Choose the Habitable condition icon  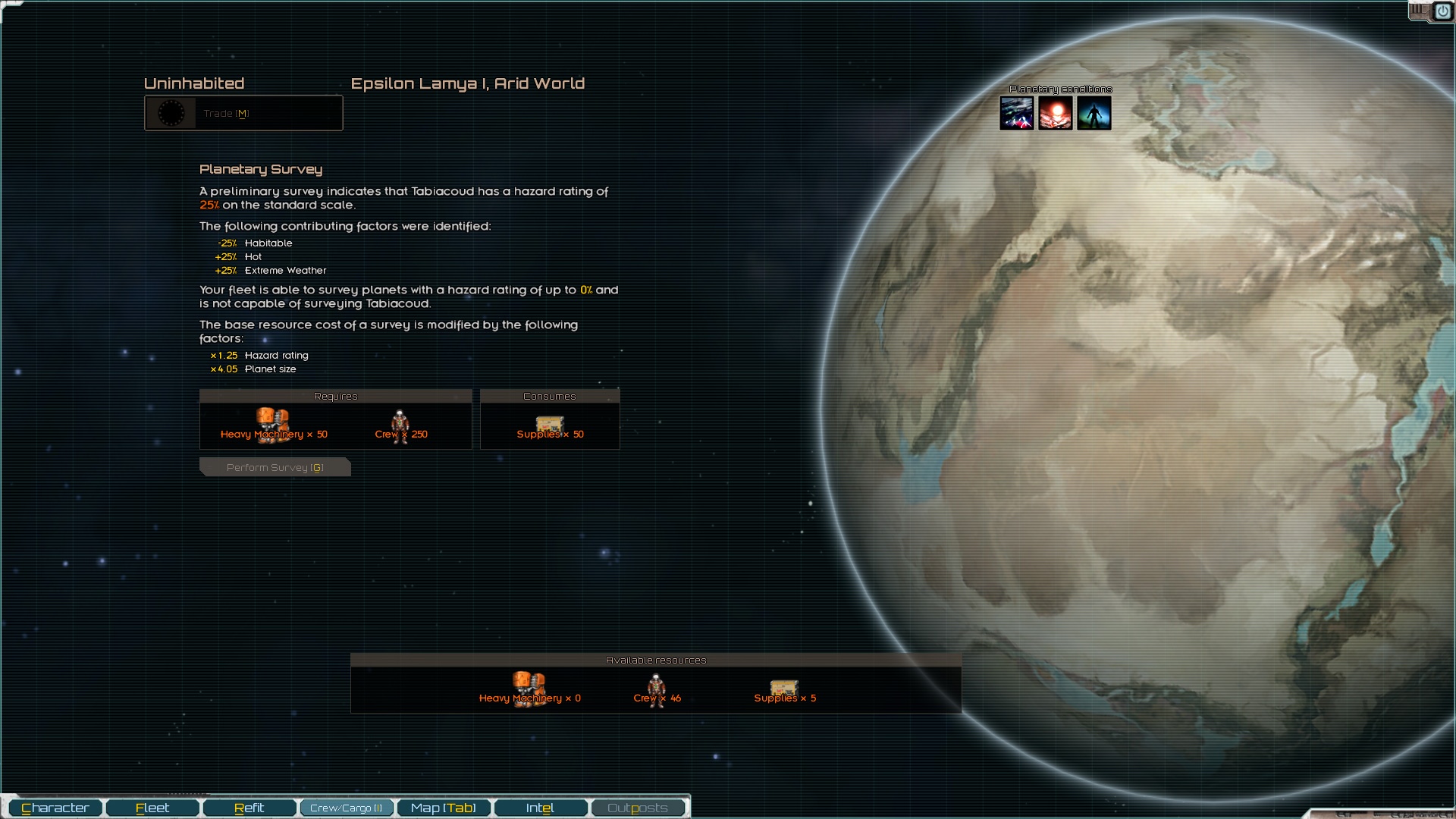(1094, 113)
